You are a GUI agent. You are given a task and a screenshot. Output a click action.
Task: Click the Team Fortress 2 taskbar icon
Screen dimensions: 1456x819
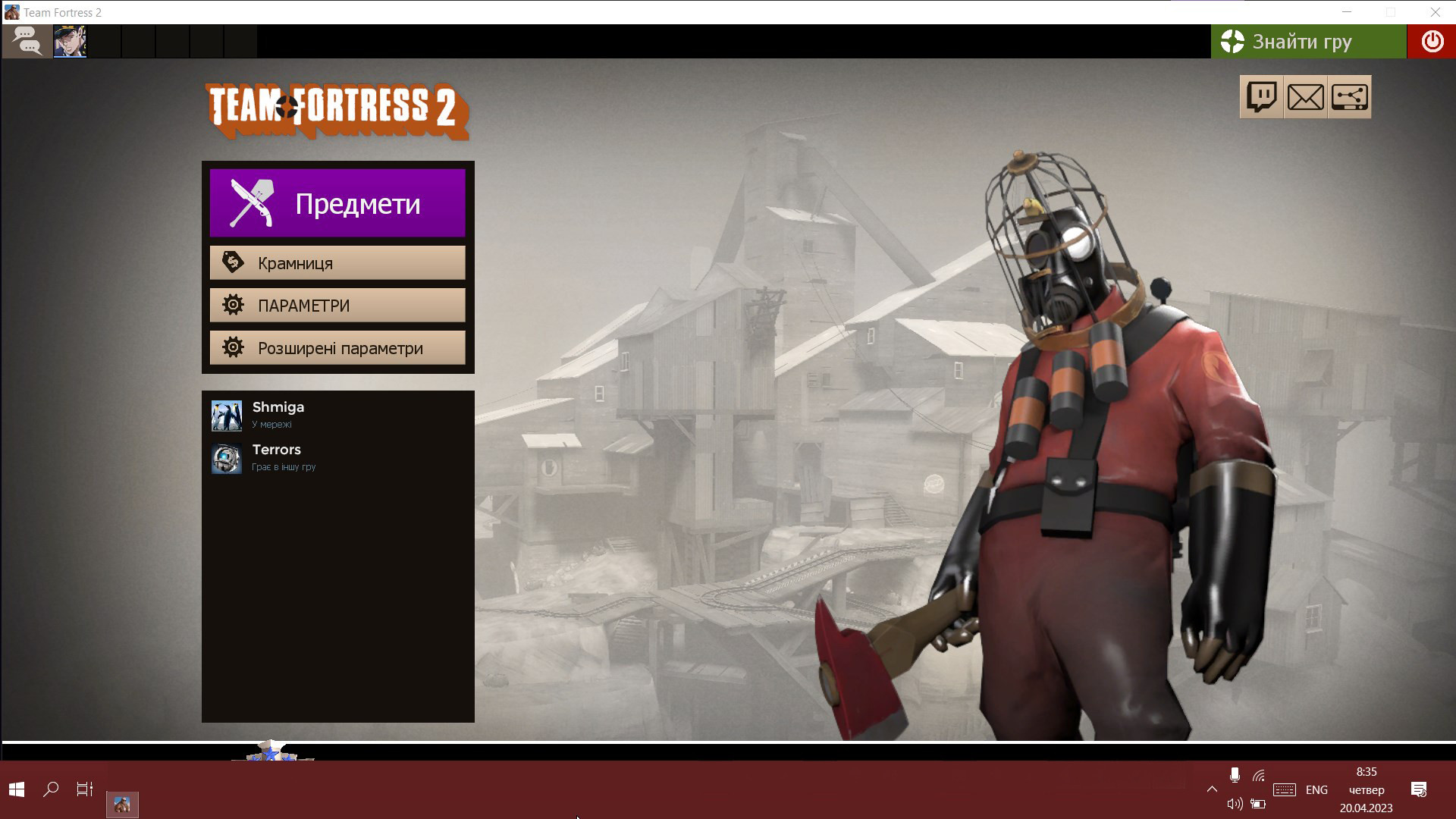click(124, 803)
